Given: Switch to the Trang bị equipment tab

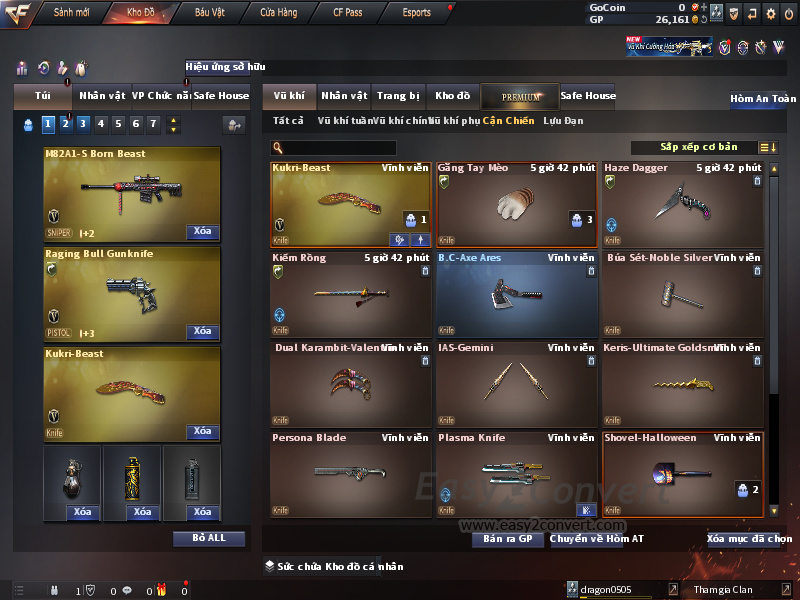Looking at the screenshot, I should point(398,96).
